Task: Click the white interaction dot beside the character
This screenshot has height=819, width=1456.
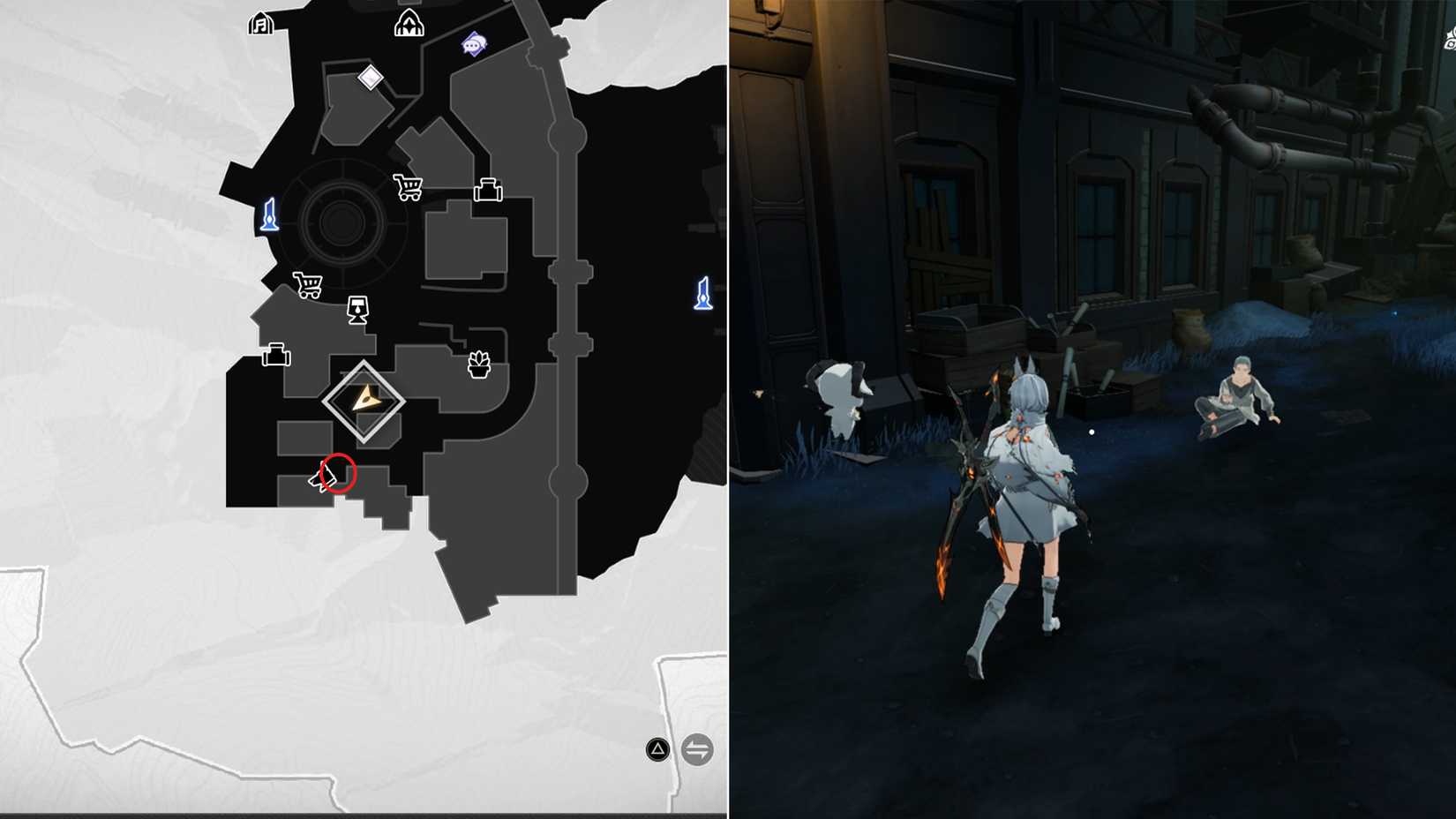Action: pos(1092,431)
